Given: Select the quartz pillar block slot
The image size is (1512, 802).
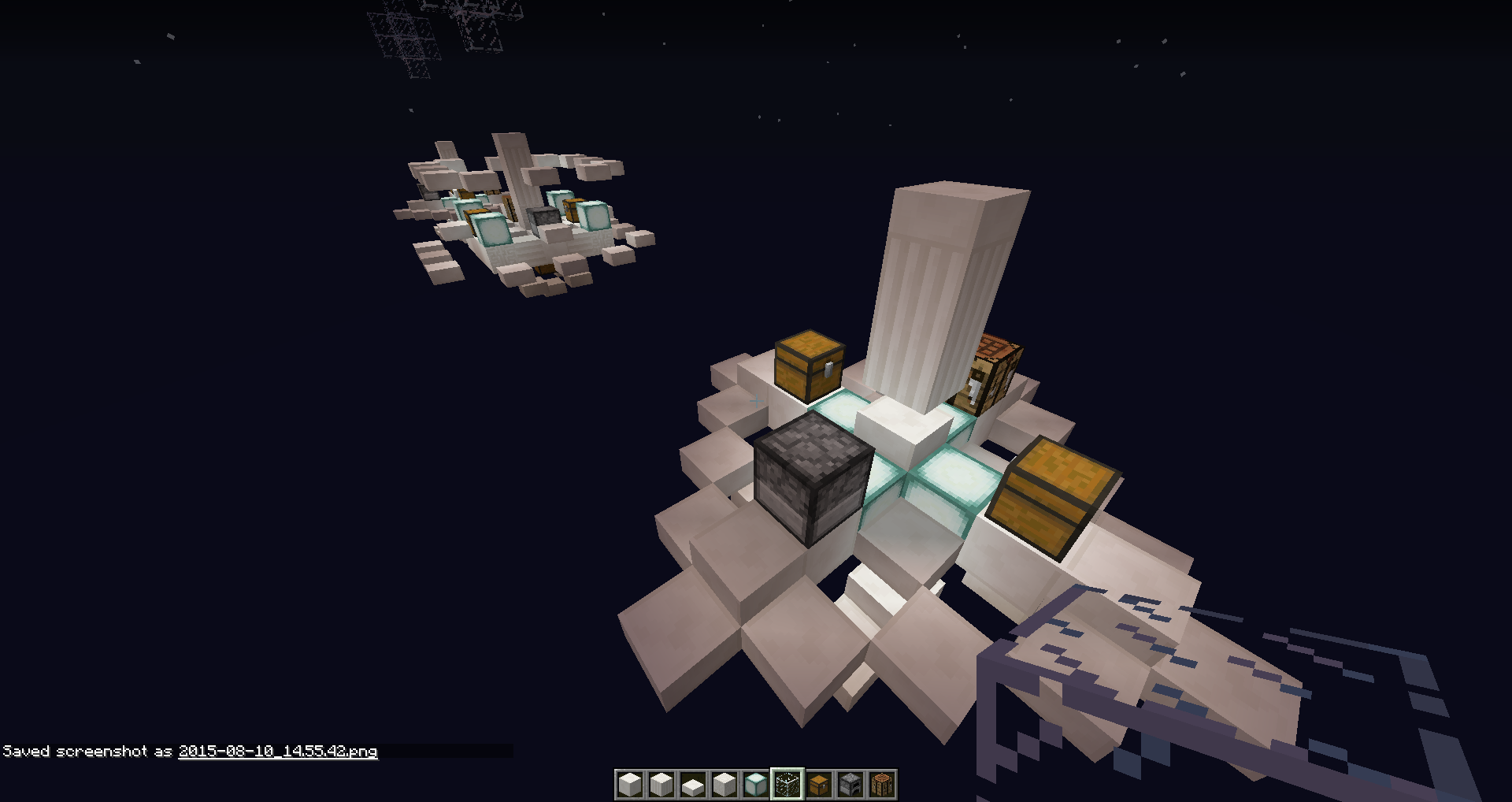Looking at the screenshot, I should coord(661,785).
